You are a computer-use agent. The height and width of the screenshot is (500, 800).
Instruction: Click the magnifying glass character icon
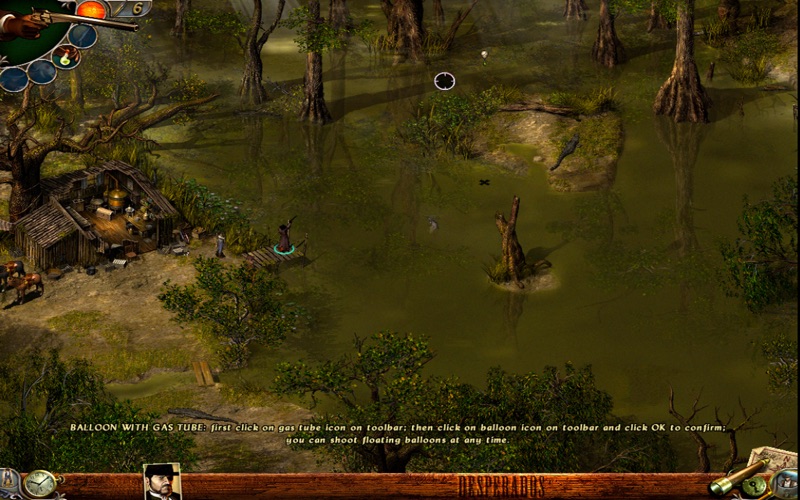(x=786, y=484)
